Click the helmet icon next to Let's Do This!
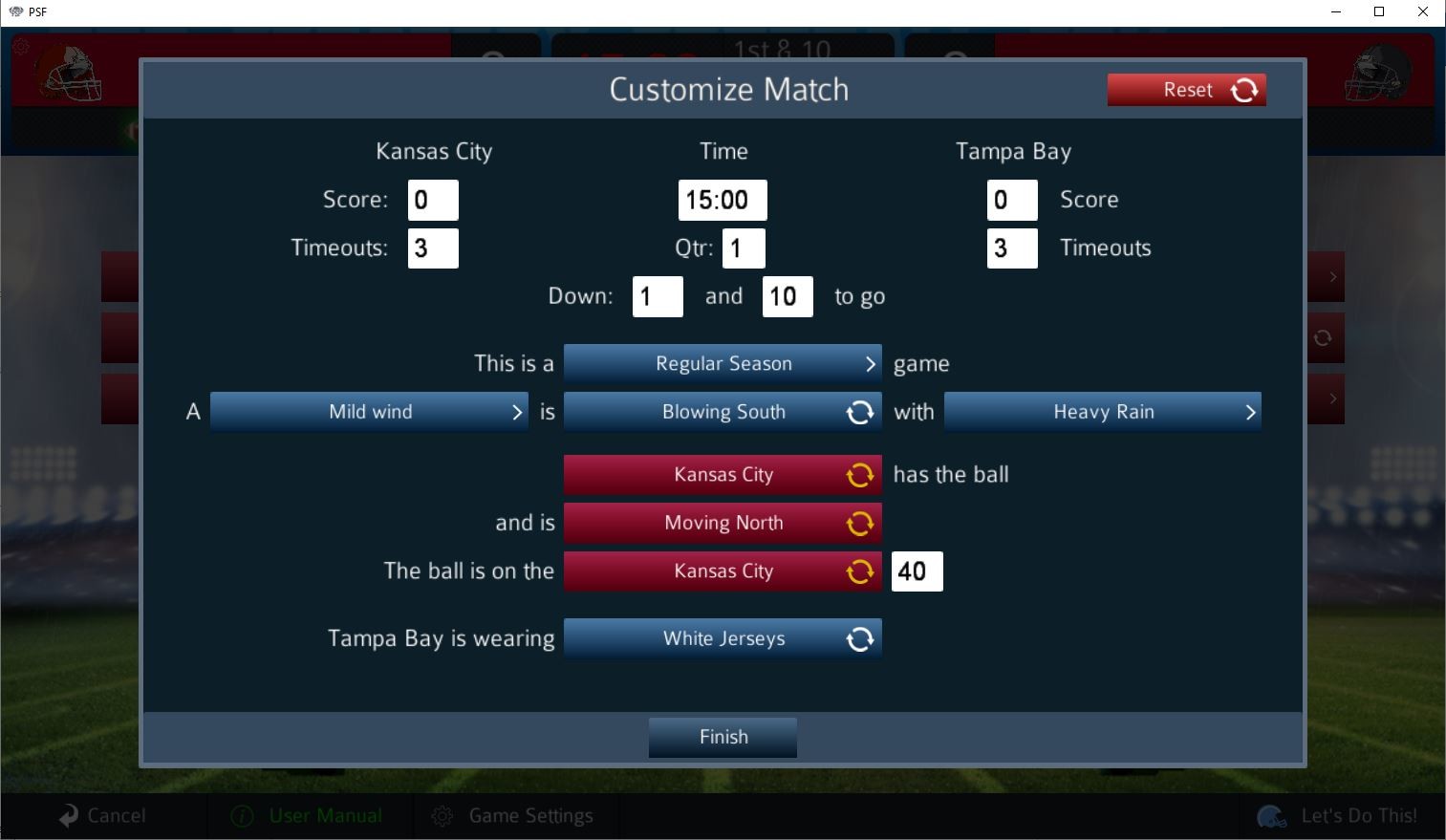 pos(1271,816)
